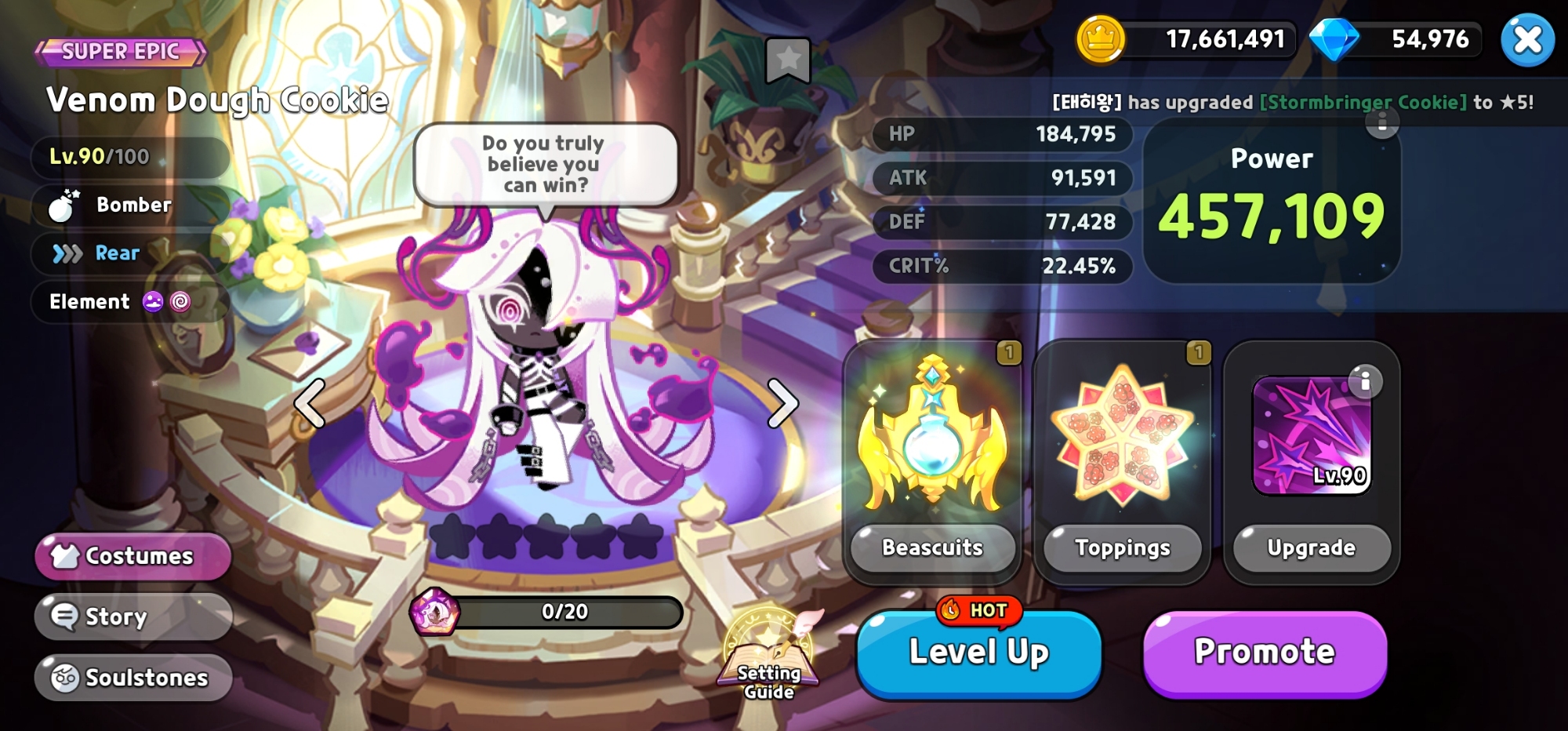Tap the gold coin currency icon

coord(1101,39)
